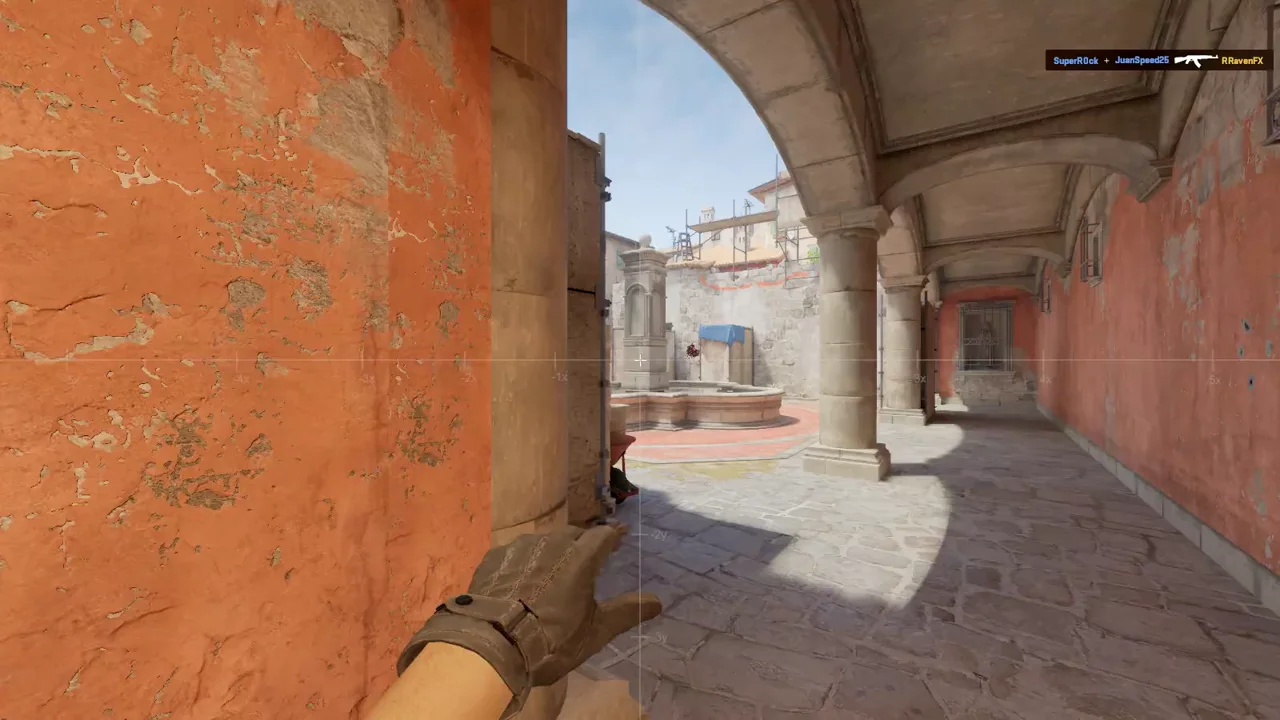Click the '-2y' marker below the crosshair

point(659,535)
